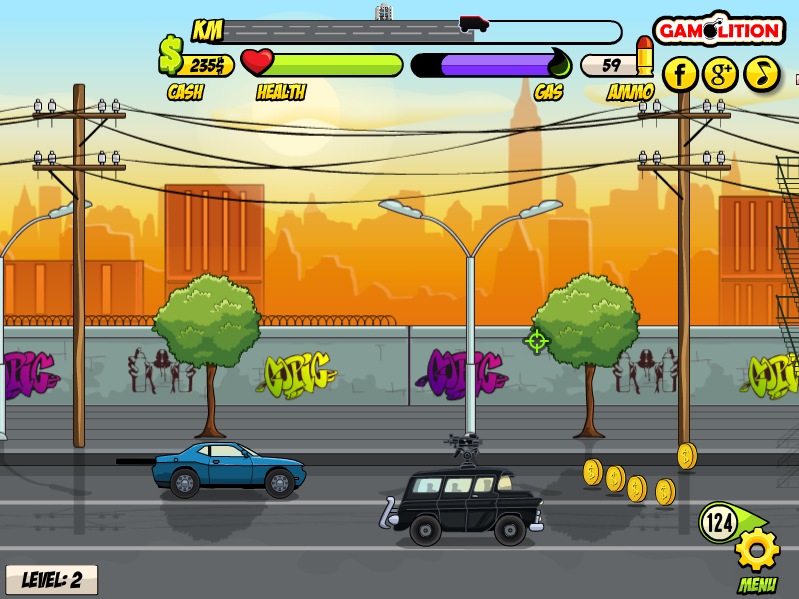
Task: Open the Google Plus share icon
Action: pos(720,73)
